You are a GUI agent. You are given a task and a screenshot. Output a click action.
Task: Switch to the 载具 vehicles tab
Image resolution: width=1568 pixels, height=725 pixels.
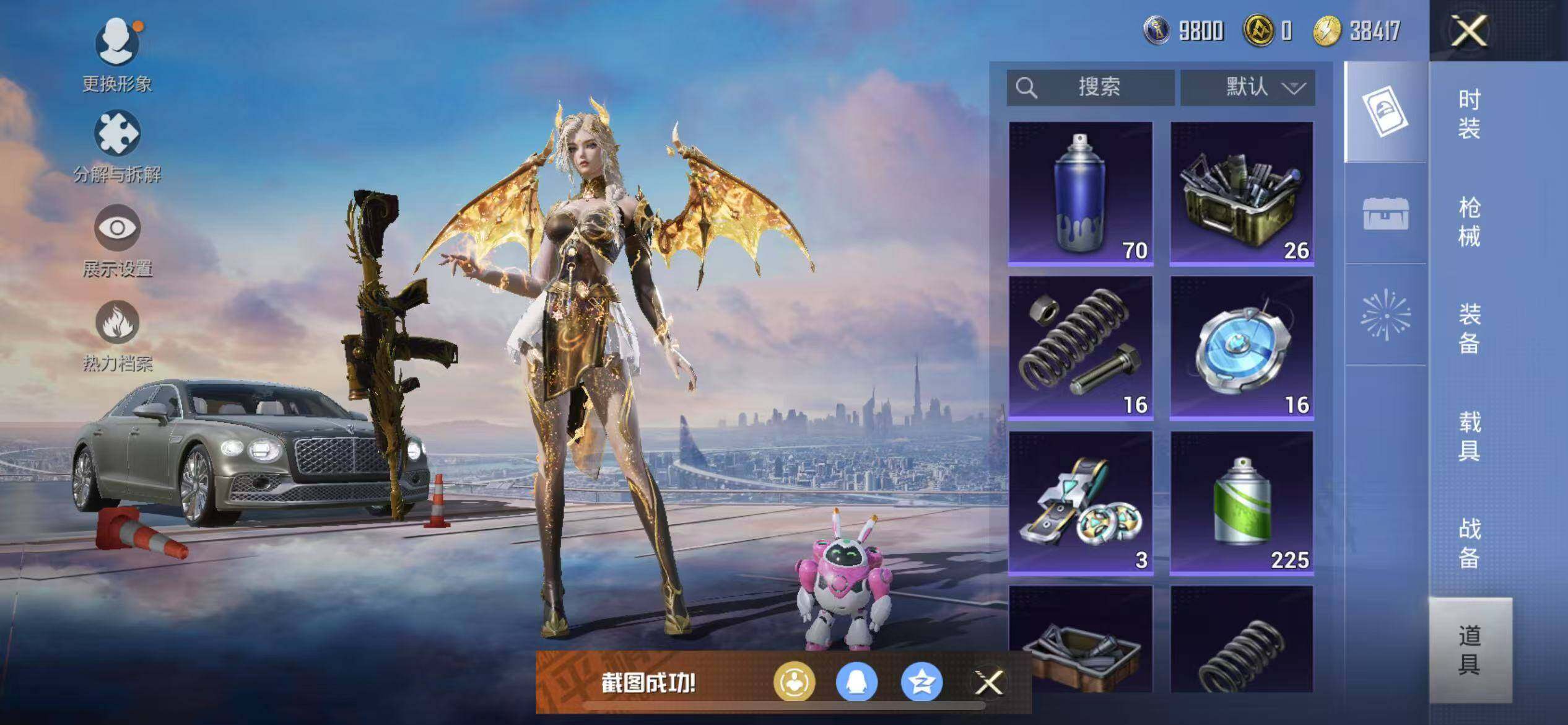point(1469,436)
